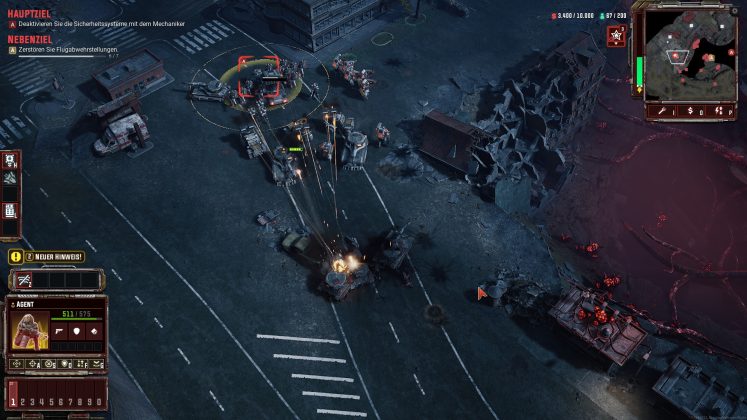
Task: Open the building icon in left sidebar
Action: pyautogui.click(x=10, y=211)
